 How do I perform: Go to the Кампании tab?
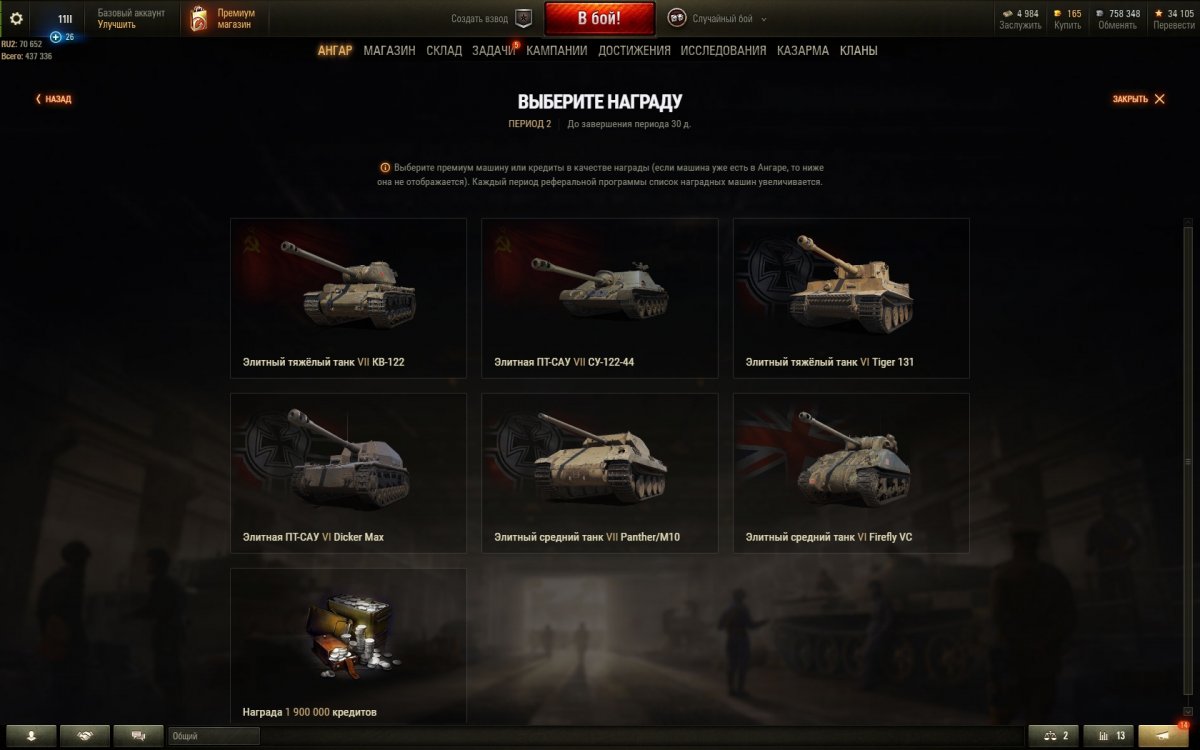tap(557, 51)
